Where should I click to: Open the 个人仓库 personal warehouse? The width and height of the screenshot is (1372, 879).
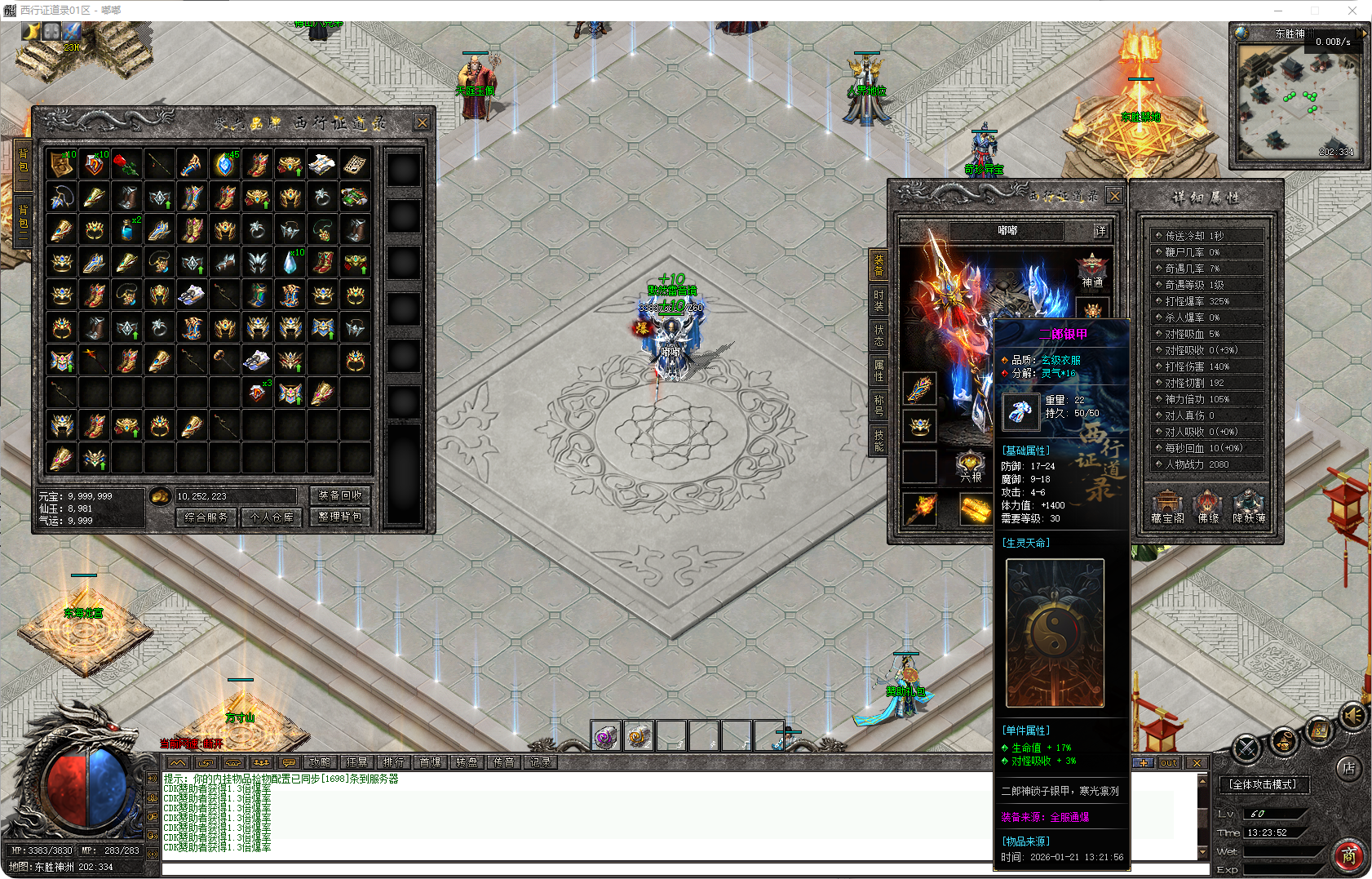pos(272,517)
